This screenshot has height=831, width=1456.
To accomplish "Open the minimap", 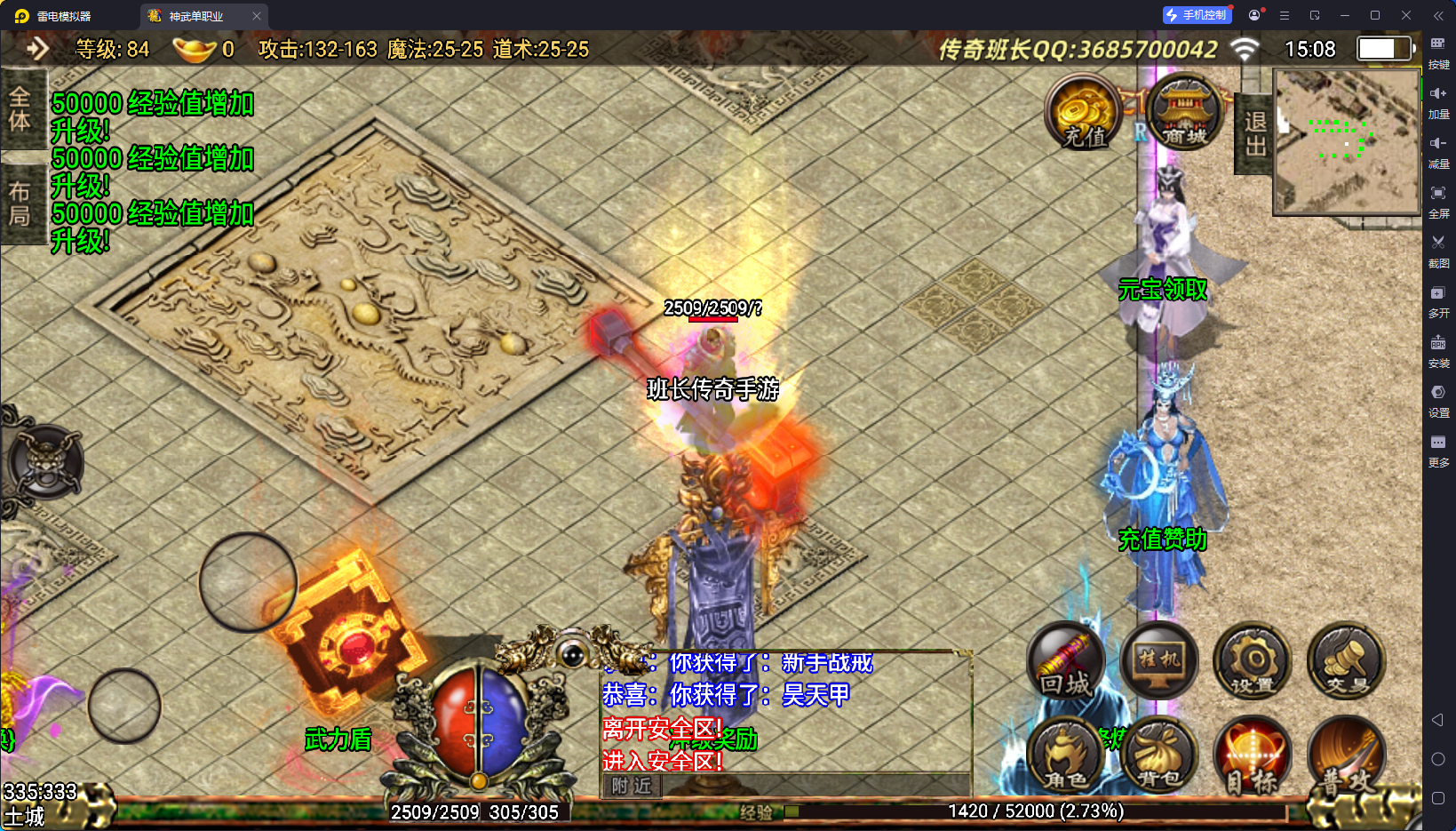I will 1347,141.
